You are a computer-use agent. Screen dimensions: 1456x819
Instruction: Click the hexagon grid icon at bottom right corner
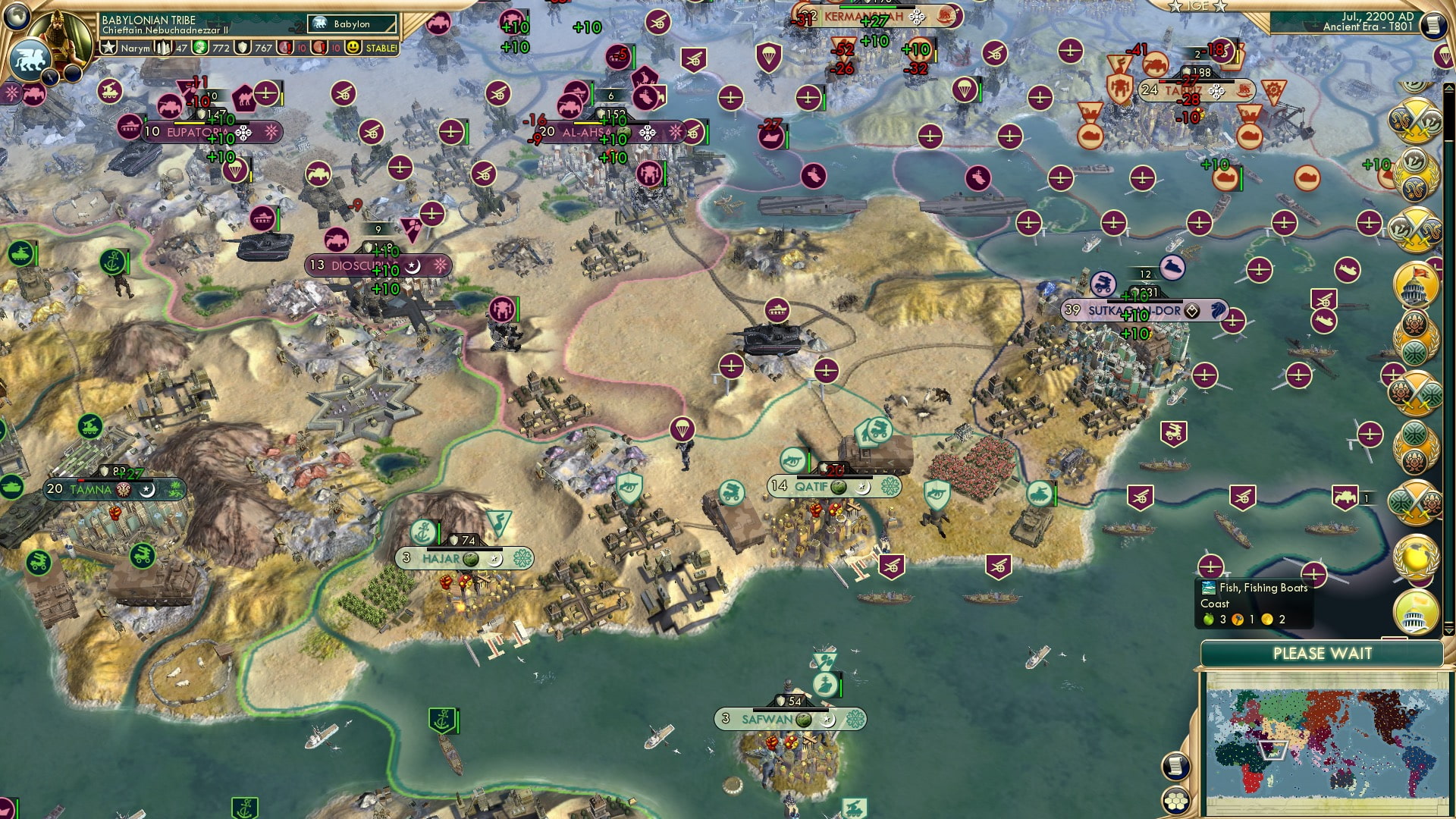coord(1176,801)
